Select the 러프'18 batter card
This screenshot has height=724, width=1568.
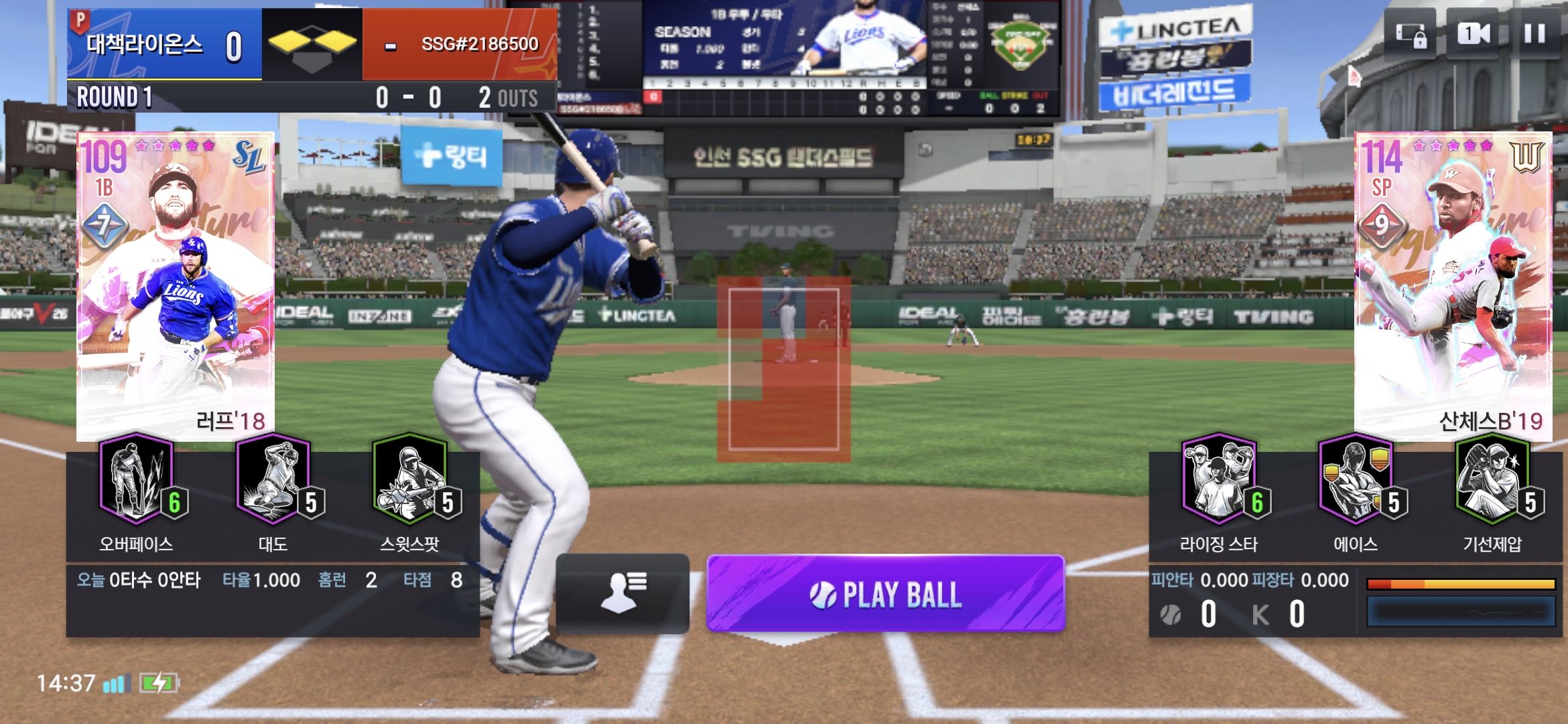point(176,285)
